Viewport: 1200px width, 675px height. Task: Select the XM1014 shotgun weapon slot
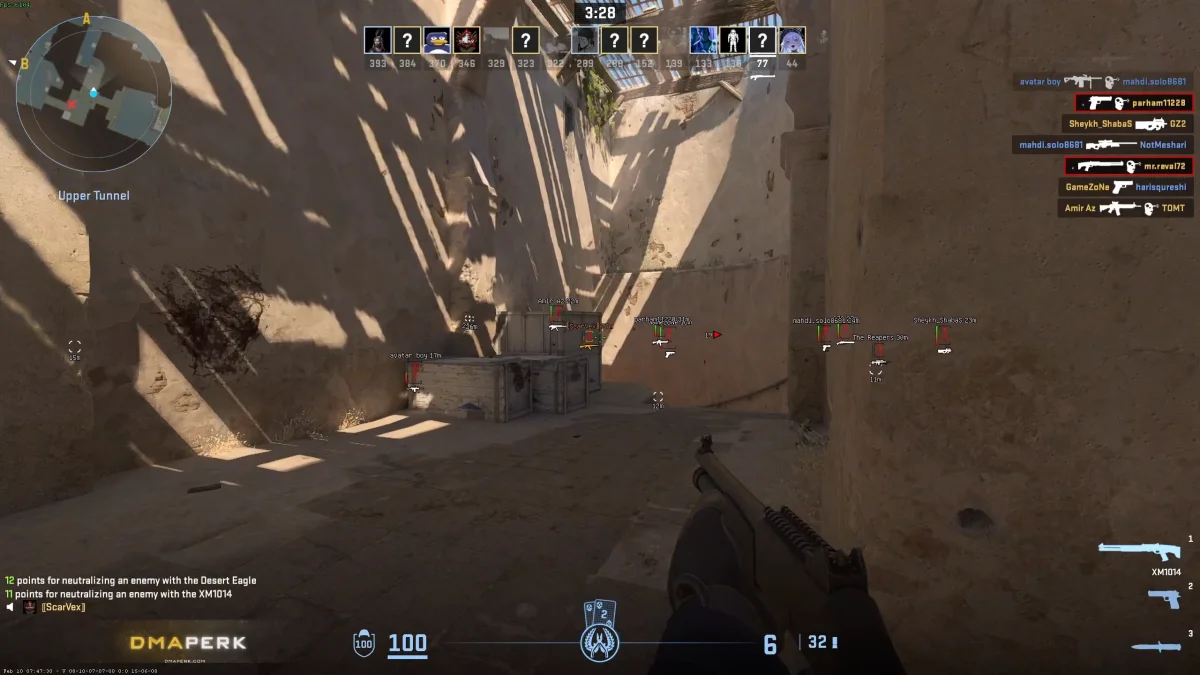coord(1138,551)
